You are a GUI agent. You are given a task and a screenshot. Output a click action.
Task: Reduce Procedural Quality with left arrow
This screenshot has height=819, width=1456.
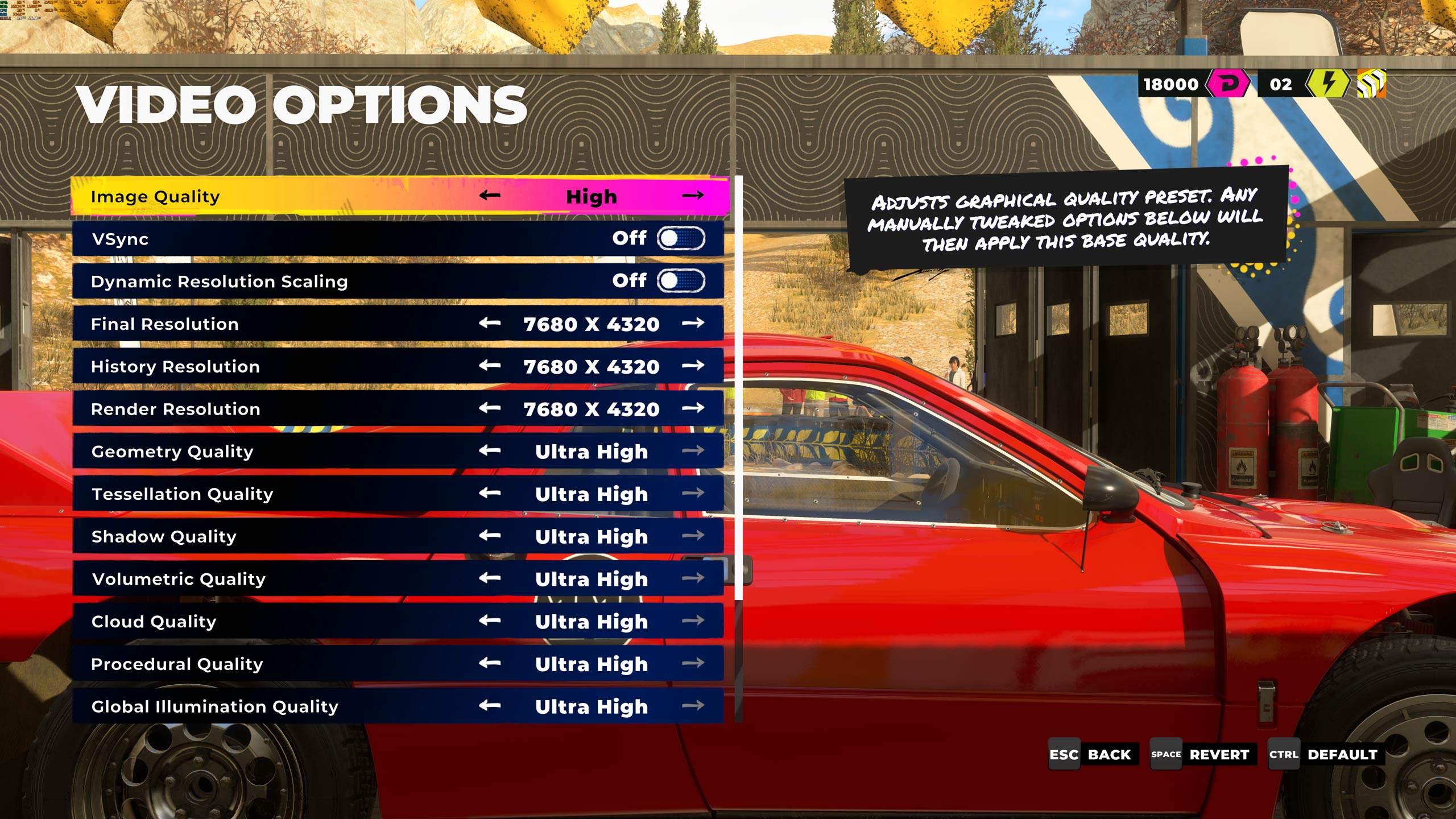tap(489, 663)
